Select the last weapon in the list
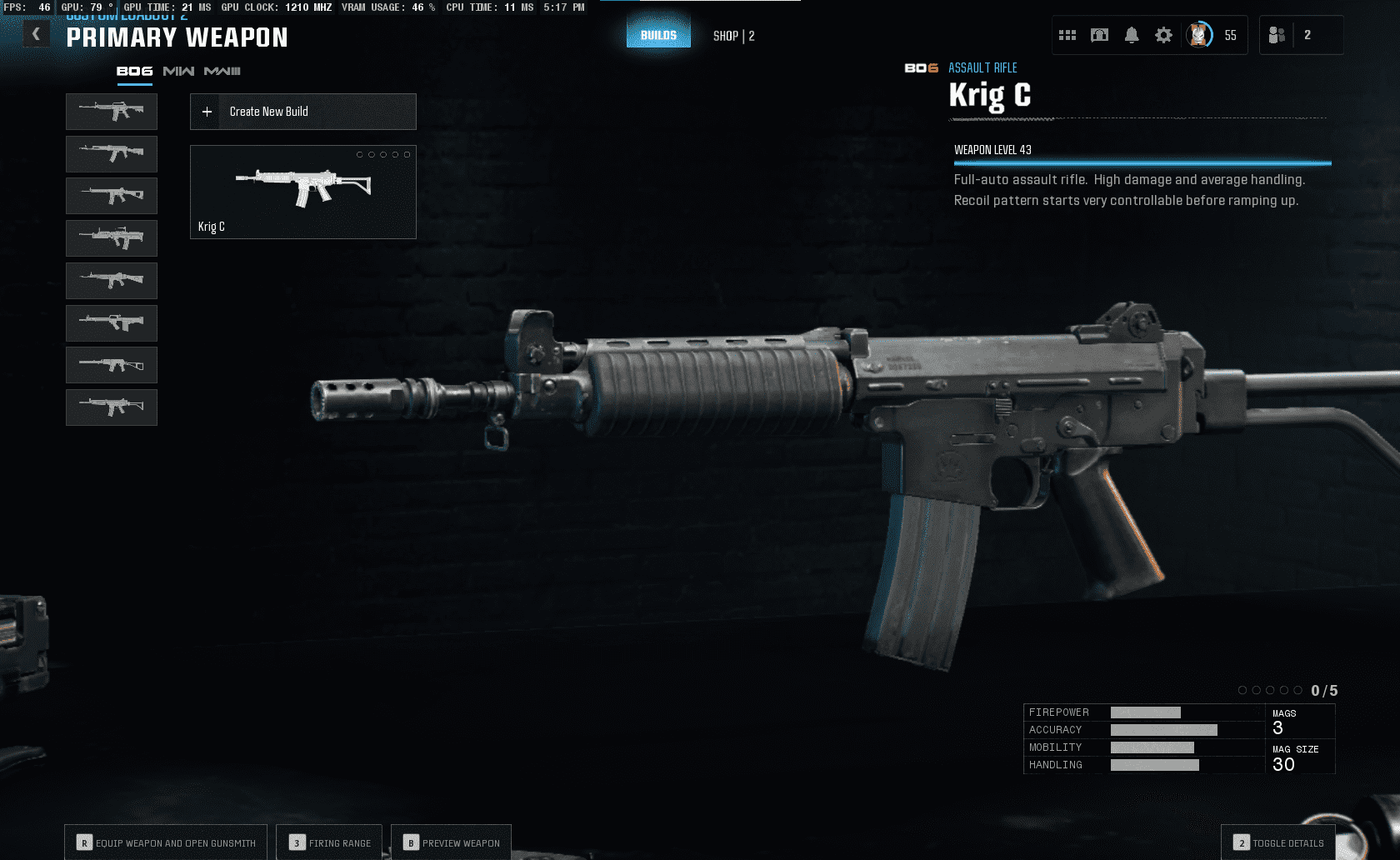This screenshot has height=860, width=1400. pyautogui.click(x=112, y=407)
